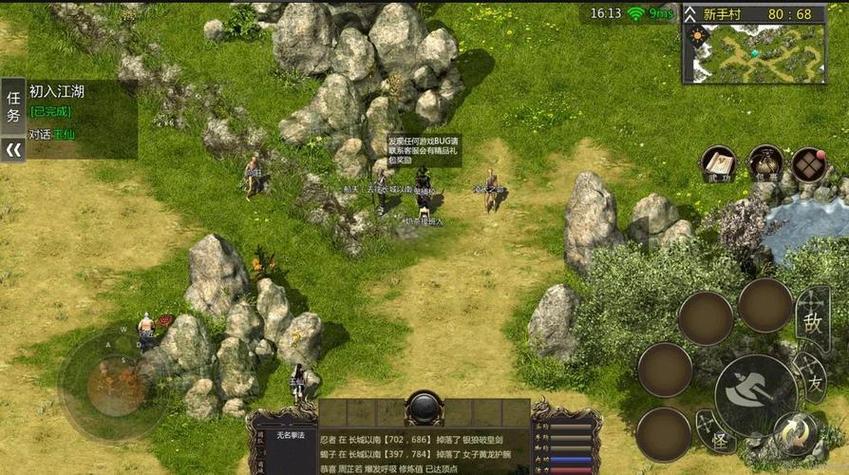Toggle the minimap arrow button beside 新手村
849x475 pixels.
692,14
